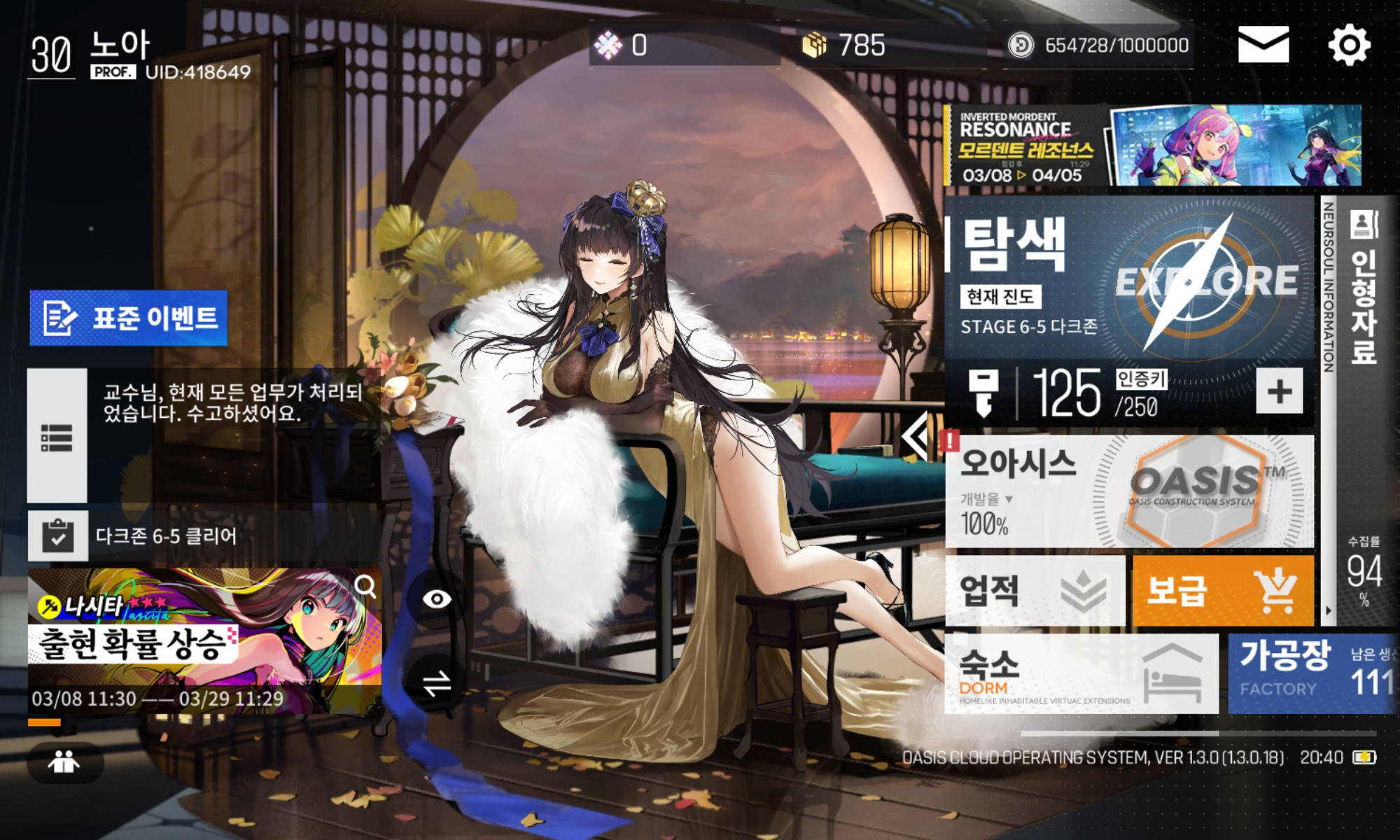Viewport: 1400px width, 840px height.
Task: Open the 나시타 rate-up banner
Action: (x=204, y=640)
